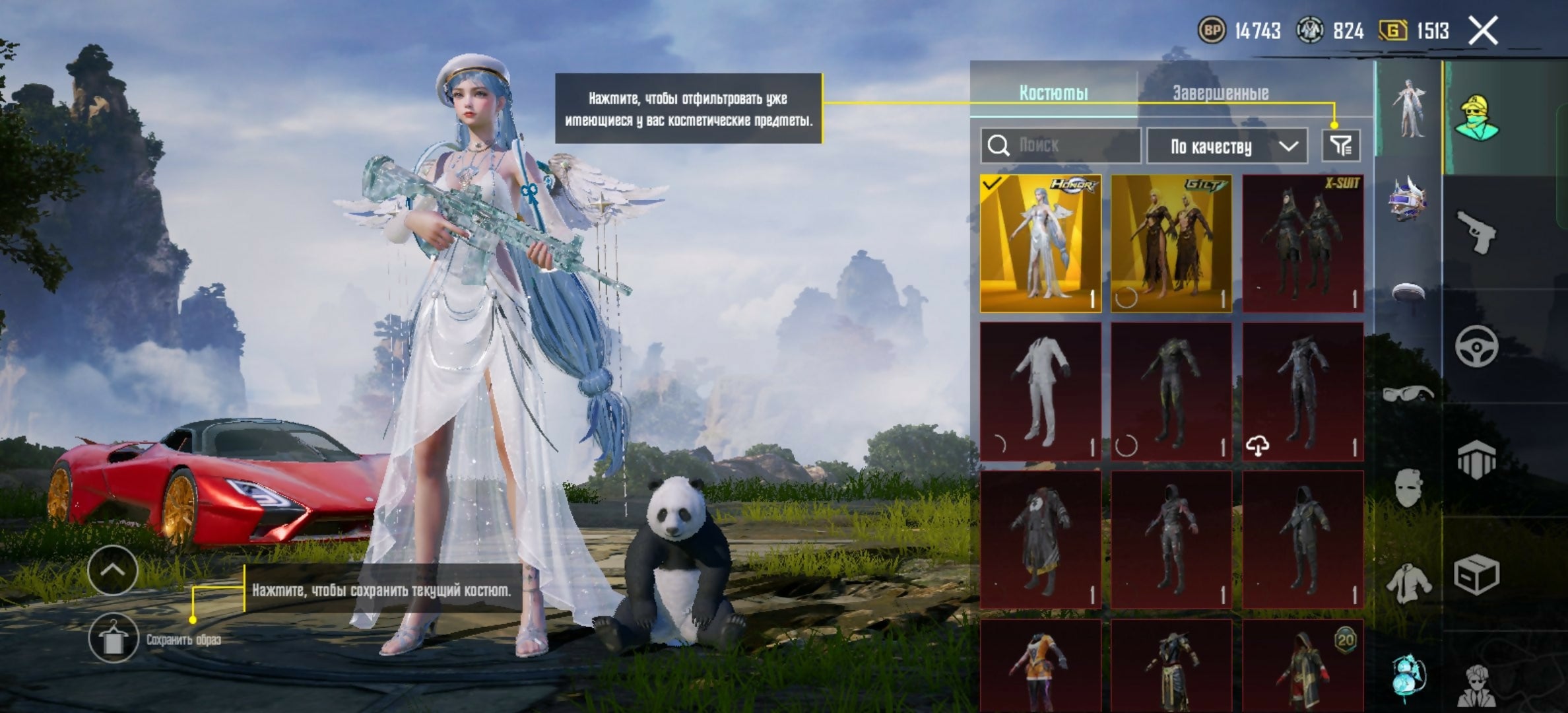
Task: Open the По качеству sort dropdown
Action: pos(1227,146)
